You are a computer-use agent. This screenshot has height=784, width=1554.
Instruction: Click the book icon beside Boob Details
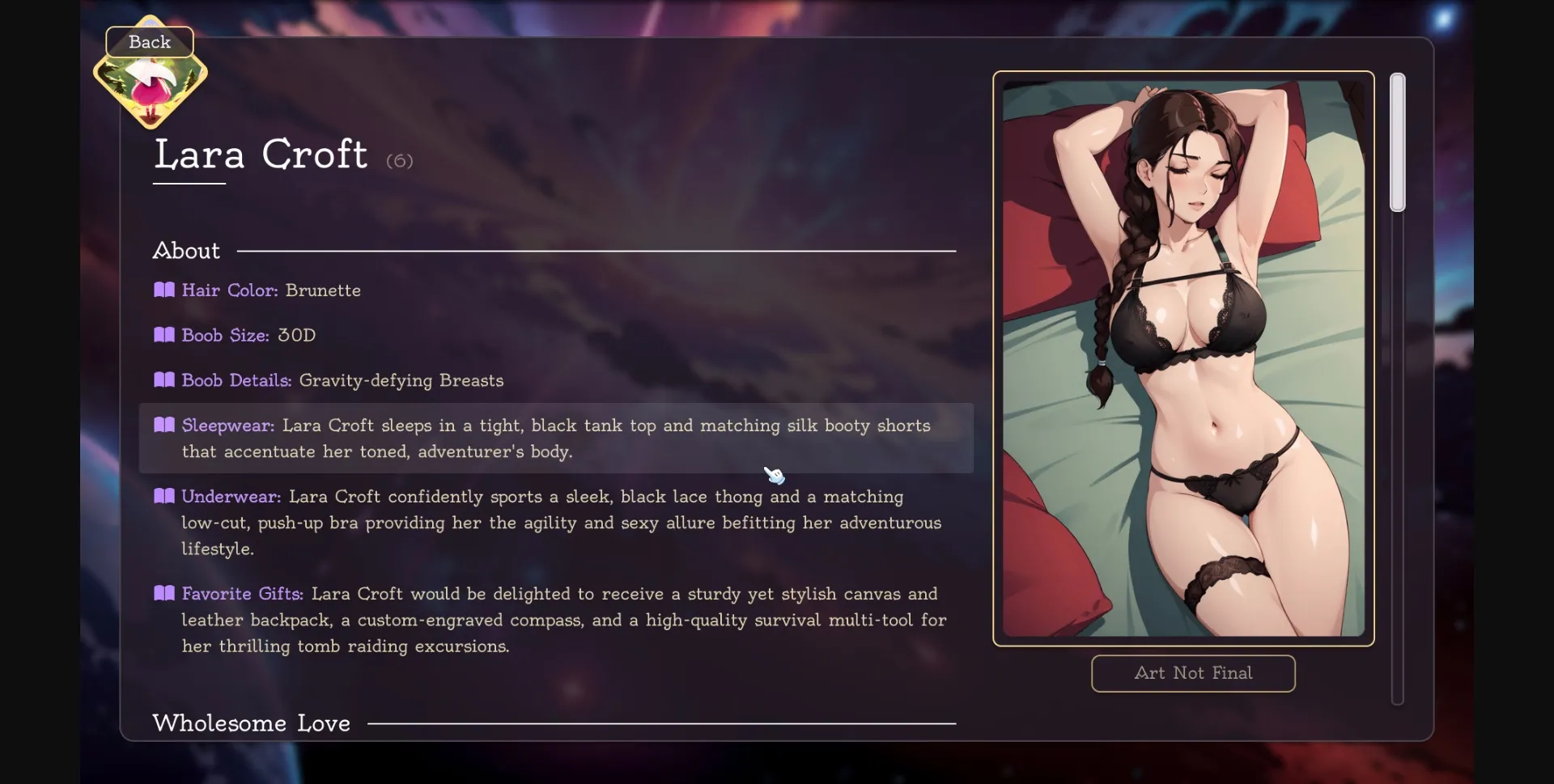point(164,379)
